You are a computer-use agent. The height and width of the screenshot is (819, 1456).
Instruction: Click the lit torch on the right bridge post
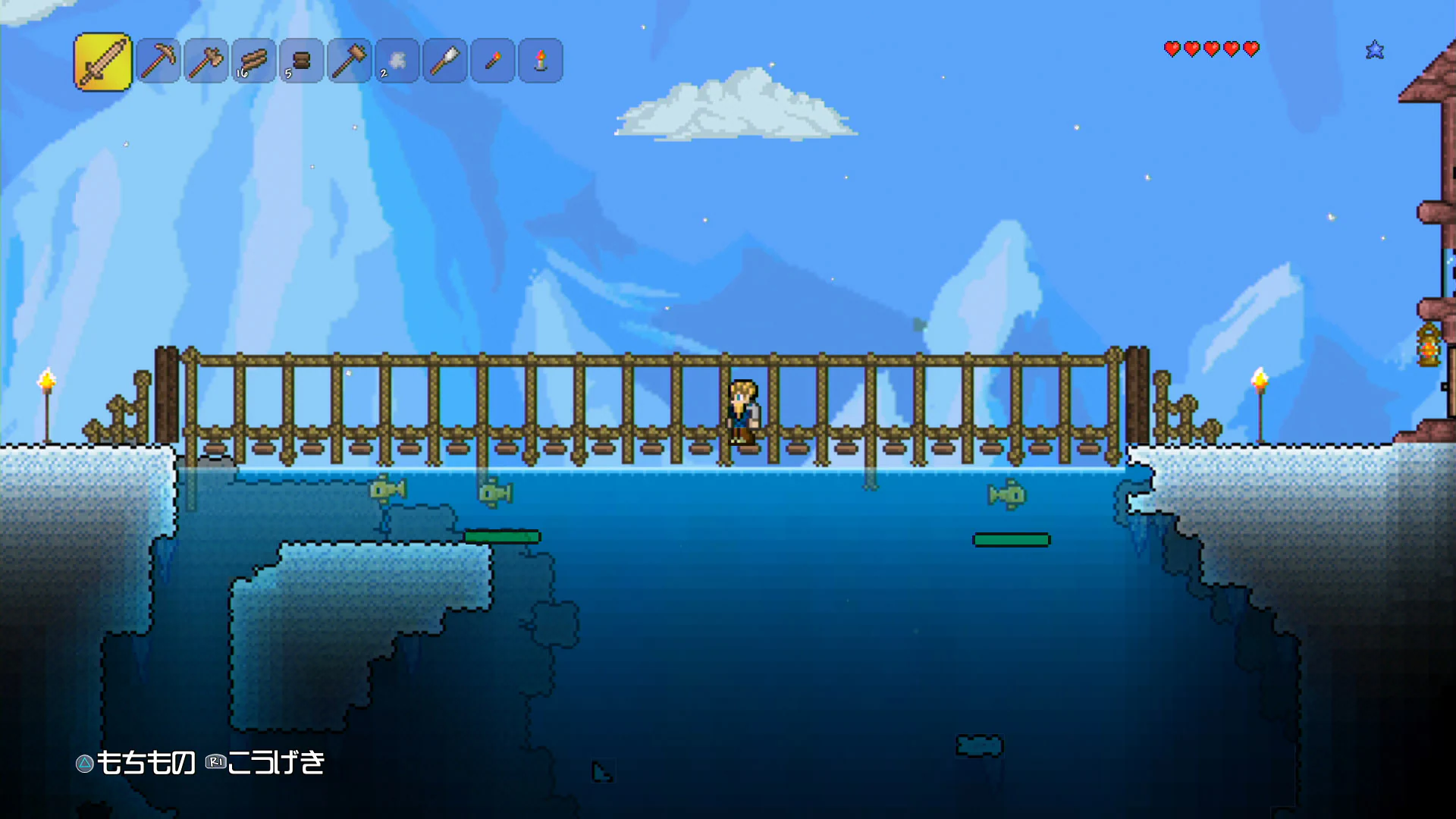tap(1259, 379)
